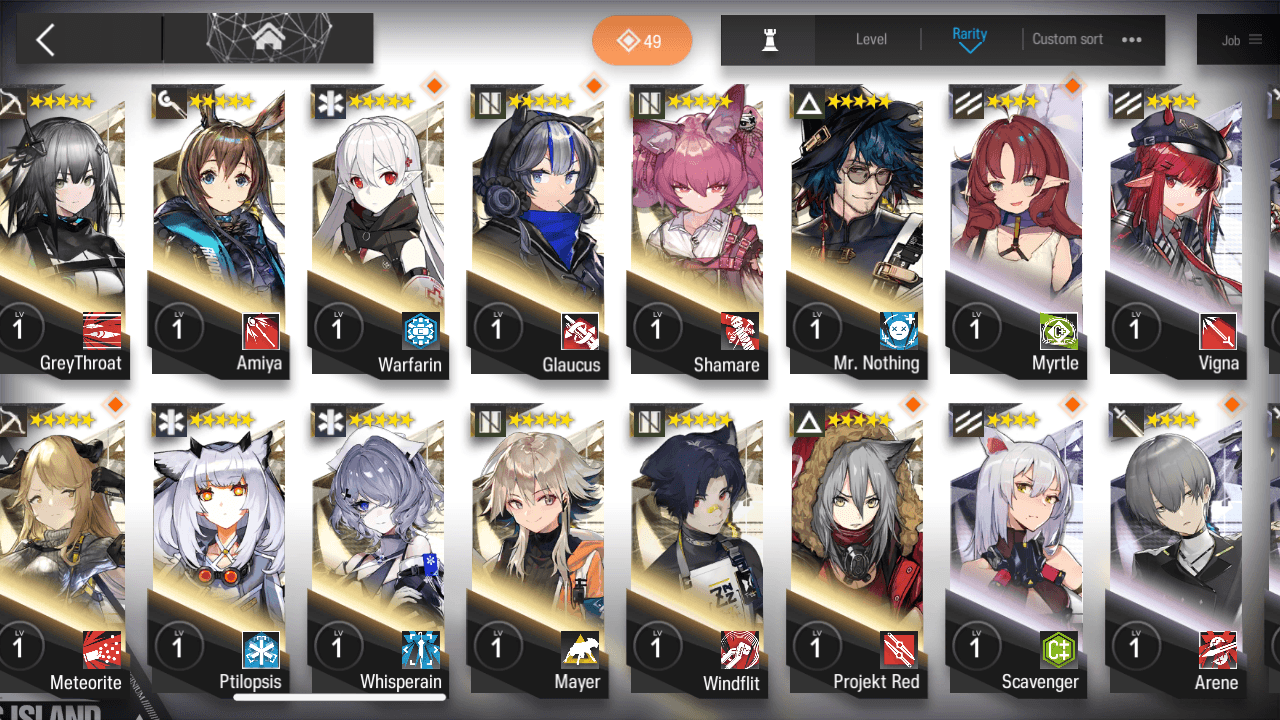Choose the Whisperain operator card

378,550
